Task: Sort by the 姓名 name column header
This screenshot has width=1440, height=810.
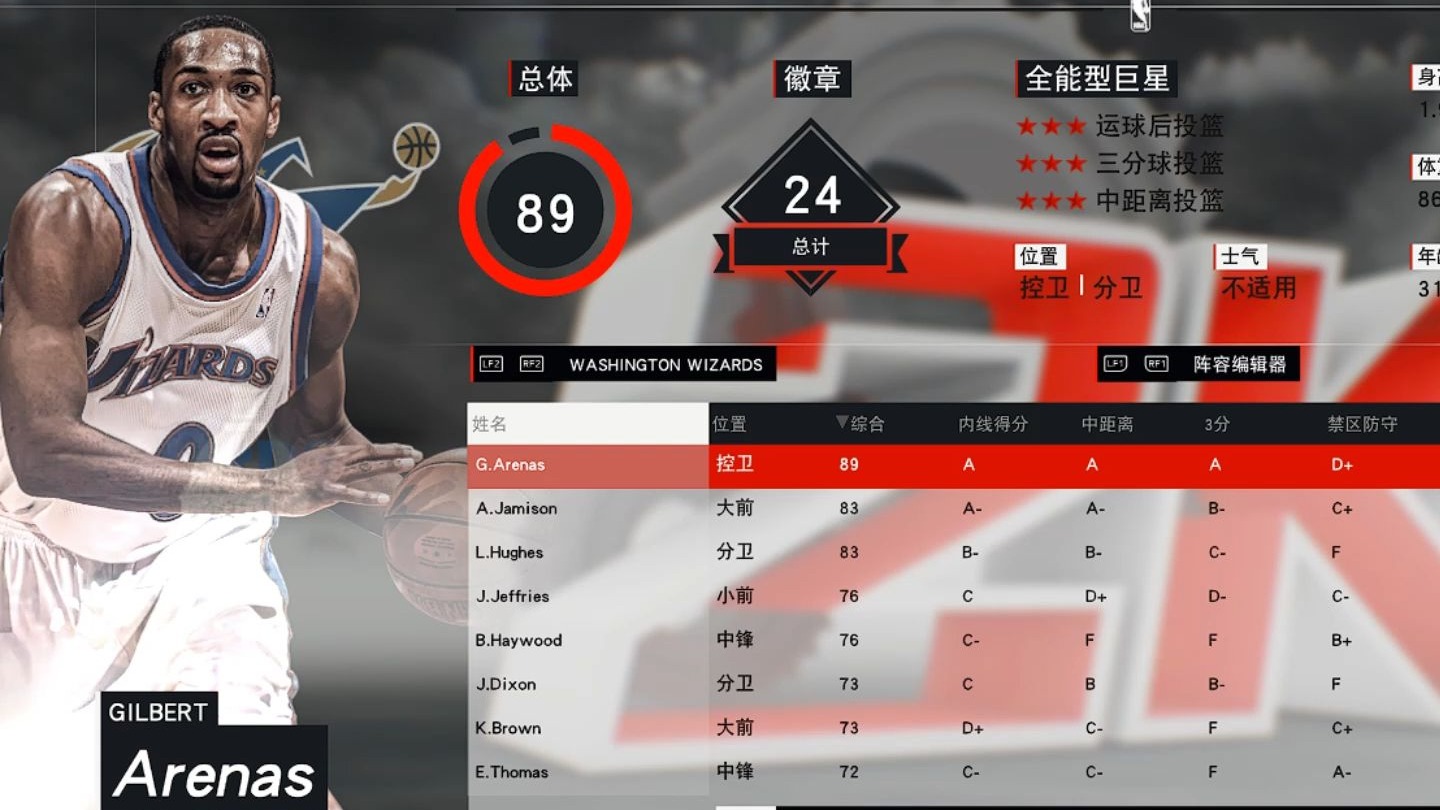Action: click(x=490, y=424)
